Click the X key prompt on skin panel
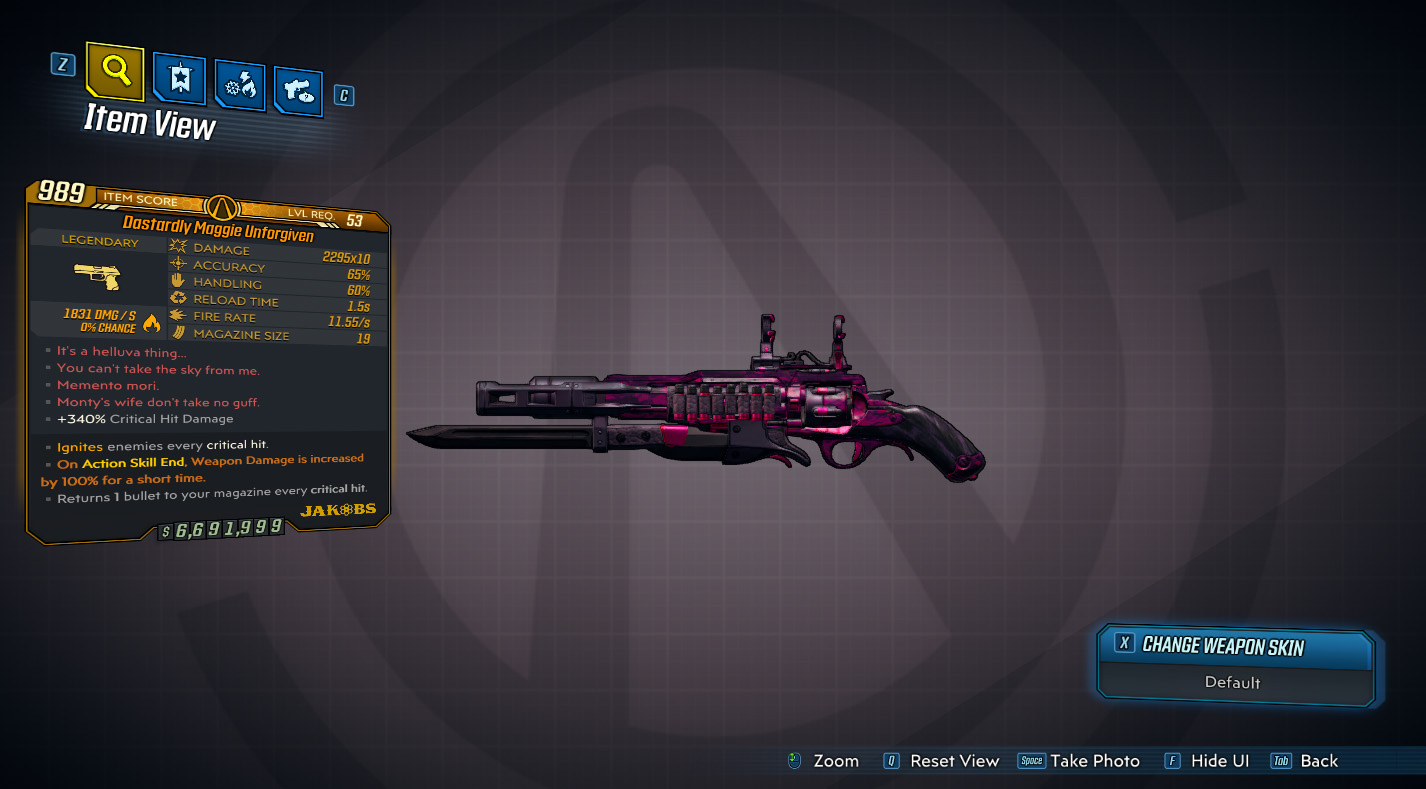 pos(1124,645)
